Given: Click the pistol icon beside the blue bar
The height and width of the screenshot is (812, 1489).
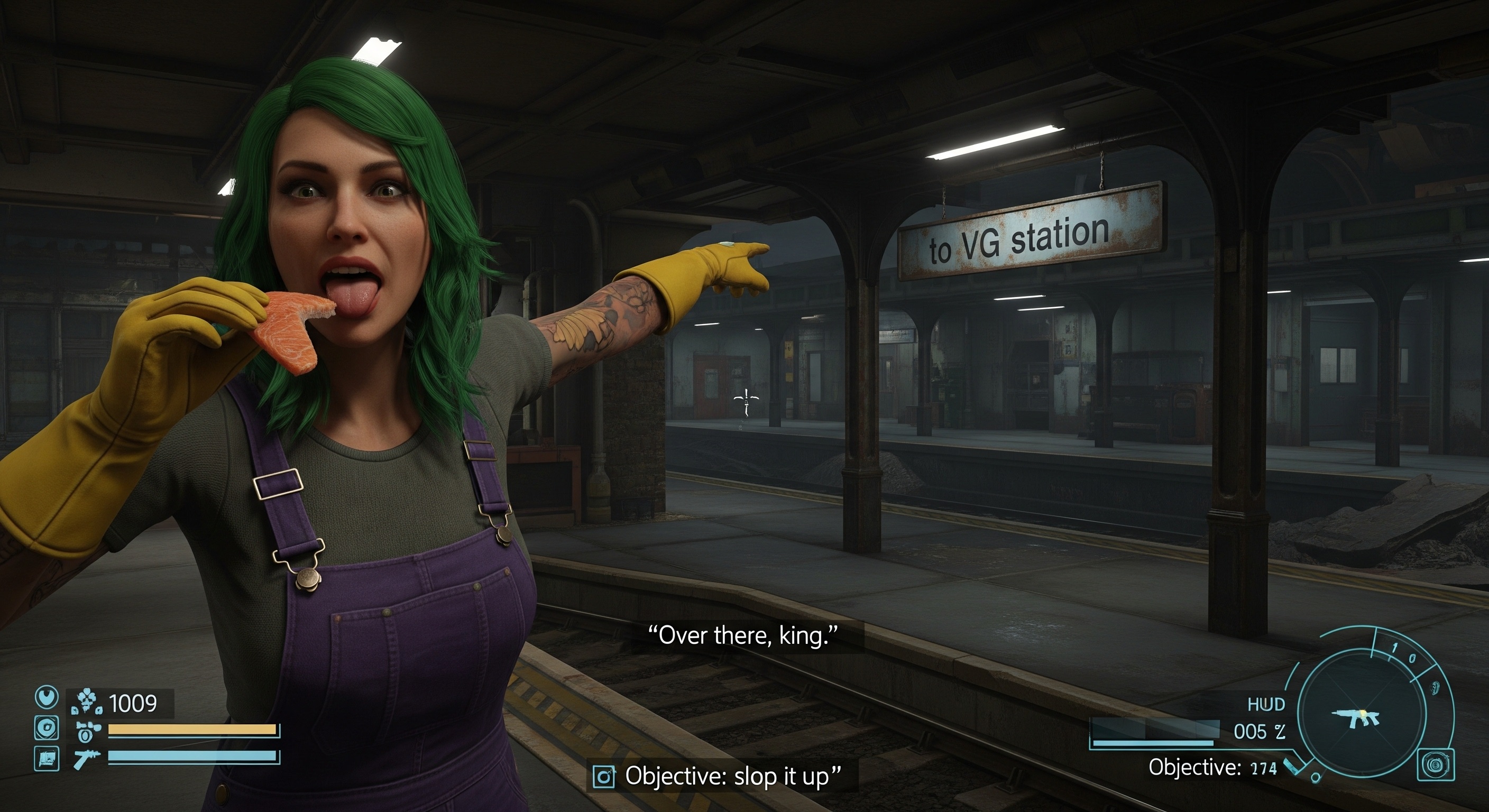Looking at the screenshot, I should point(87,758).
